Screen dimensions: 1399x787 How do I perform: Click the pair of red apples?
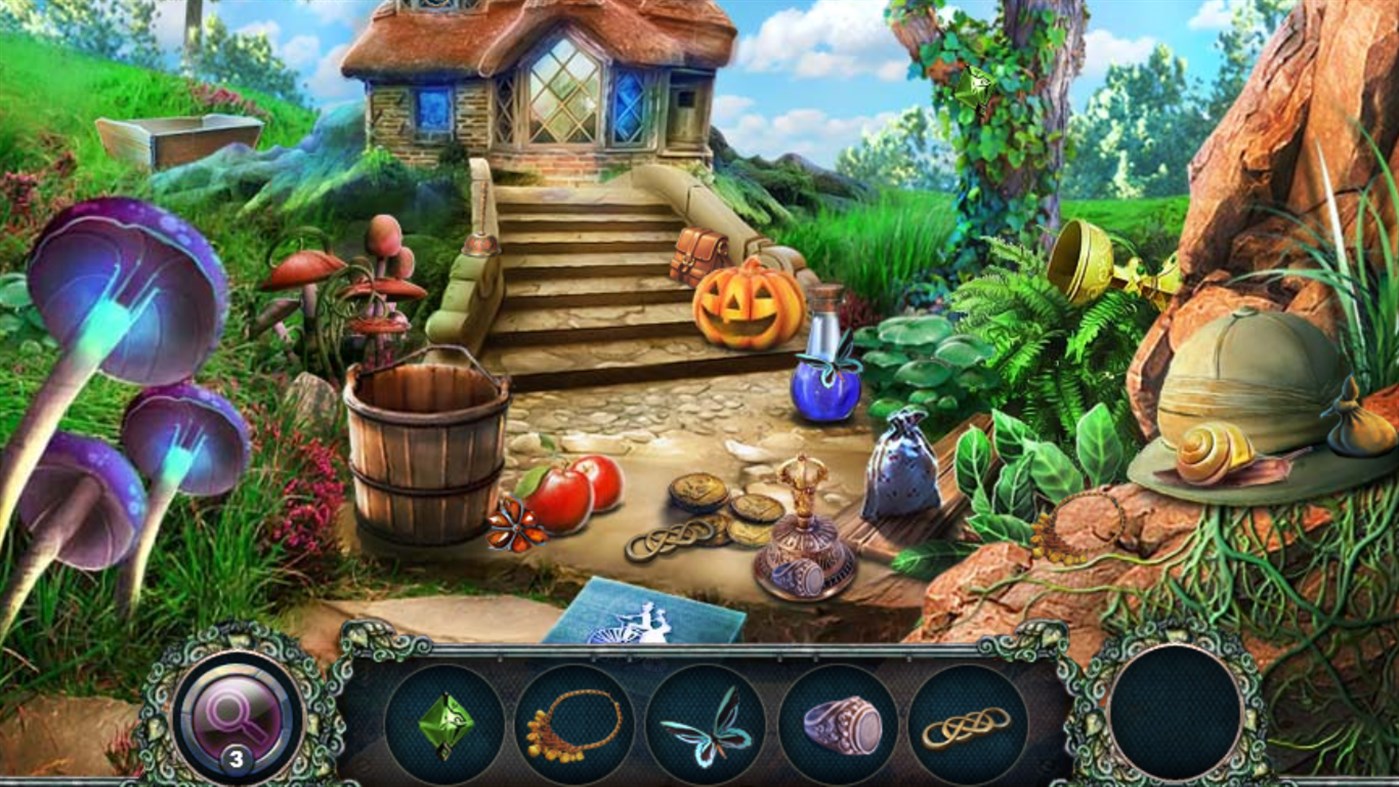(577, 494)
